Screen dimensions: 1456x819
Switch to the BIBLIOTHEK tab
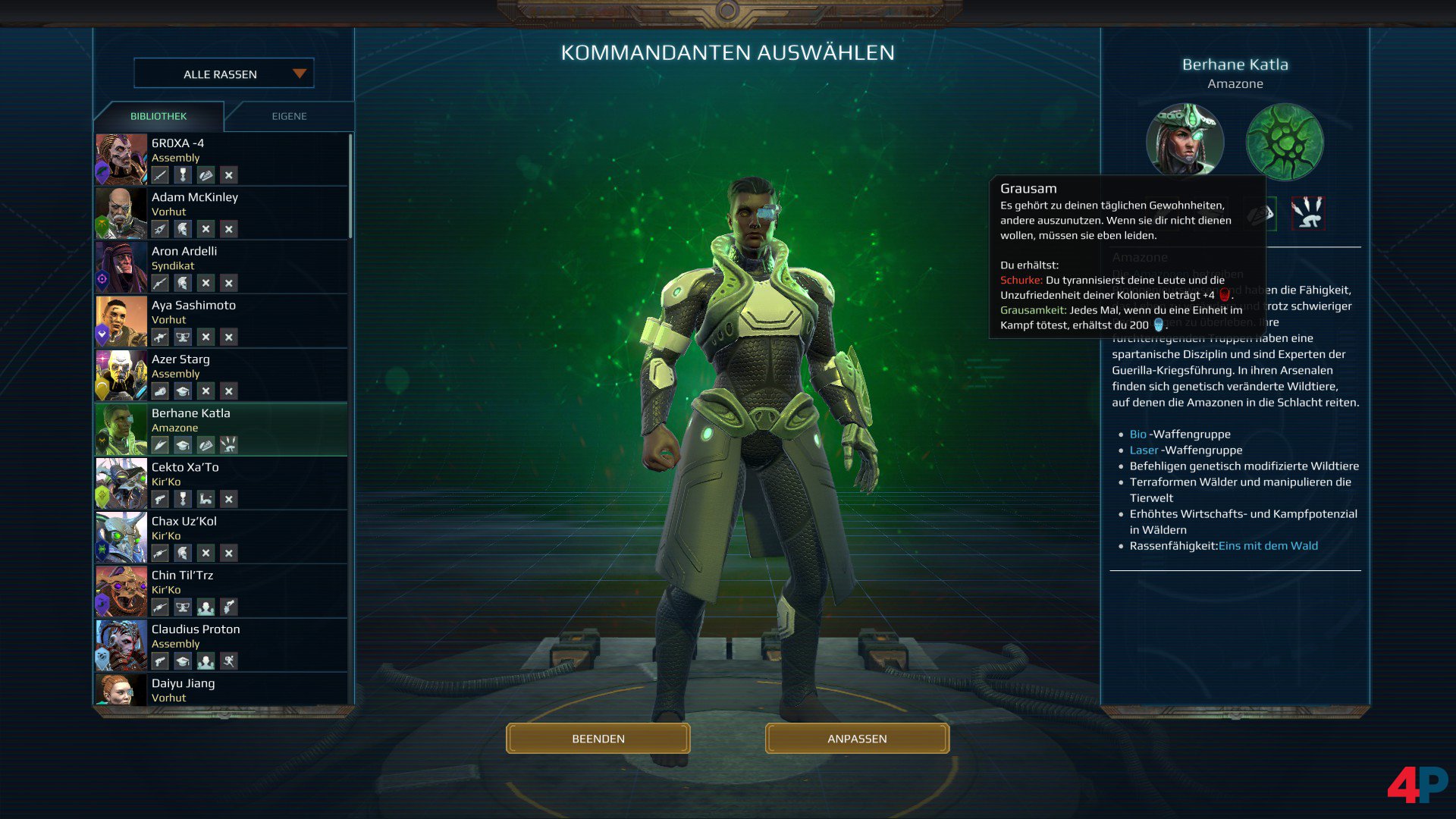(157, 116)
